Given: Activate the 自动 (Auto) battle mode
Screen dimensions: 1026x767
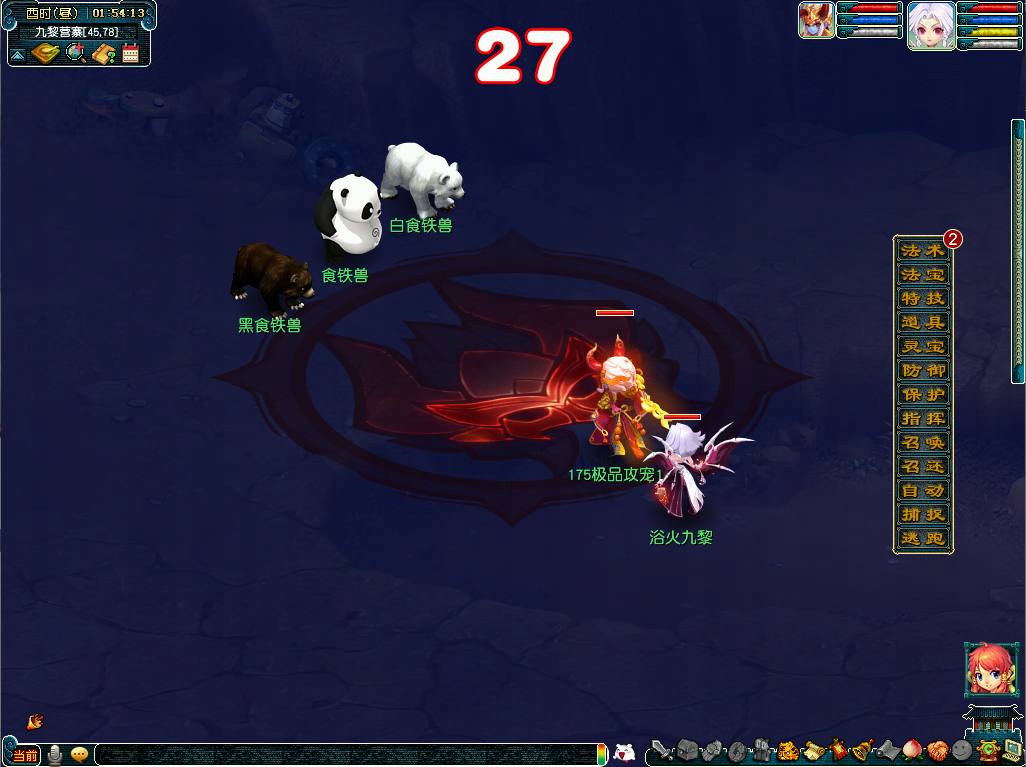Looking at the screenshot, I should click(x=921, y=490).
